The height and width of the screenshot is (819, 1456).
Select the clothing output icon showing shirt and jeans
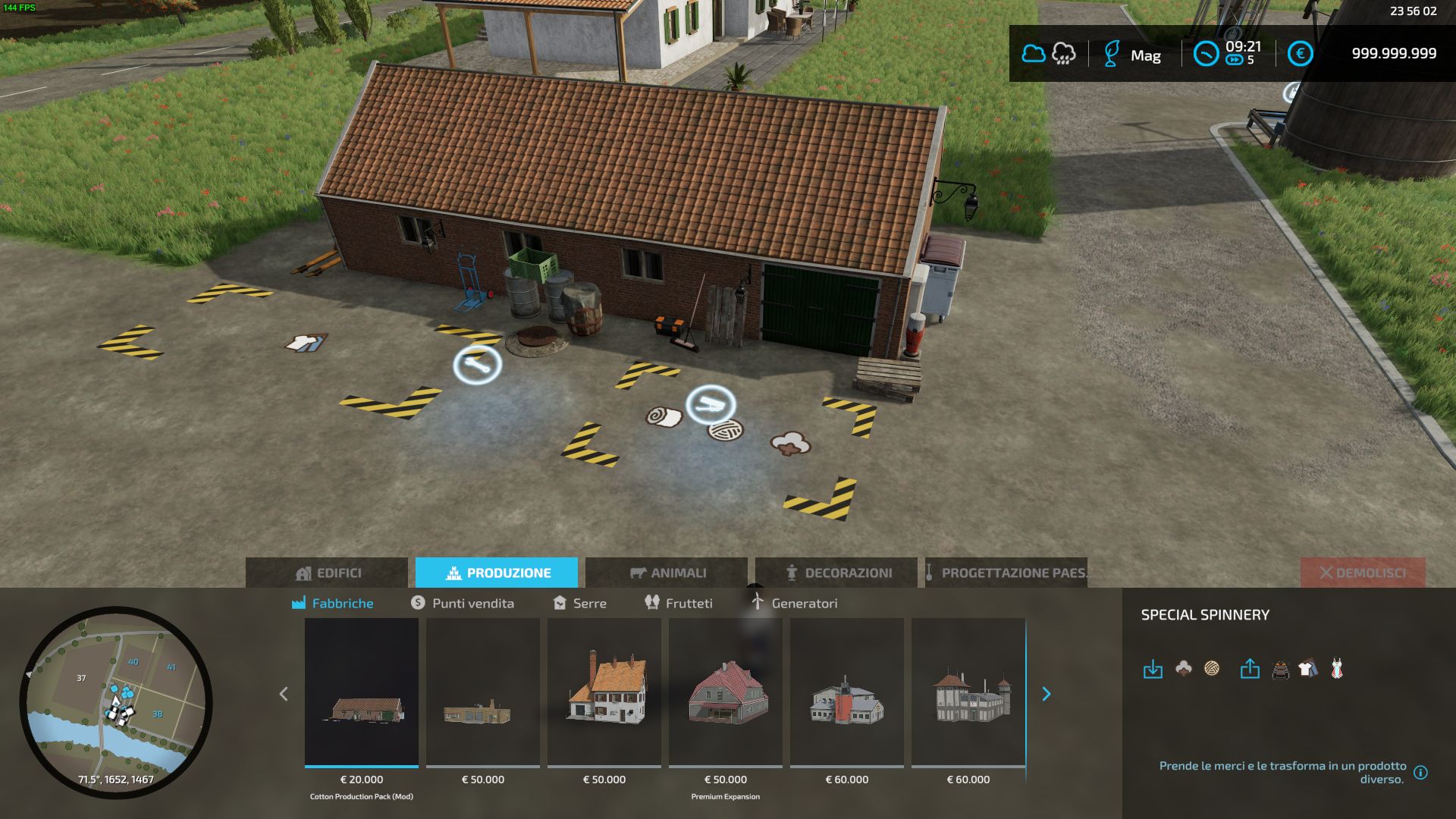1311,670
